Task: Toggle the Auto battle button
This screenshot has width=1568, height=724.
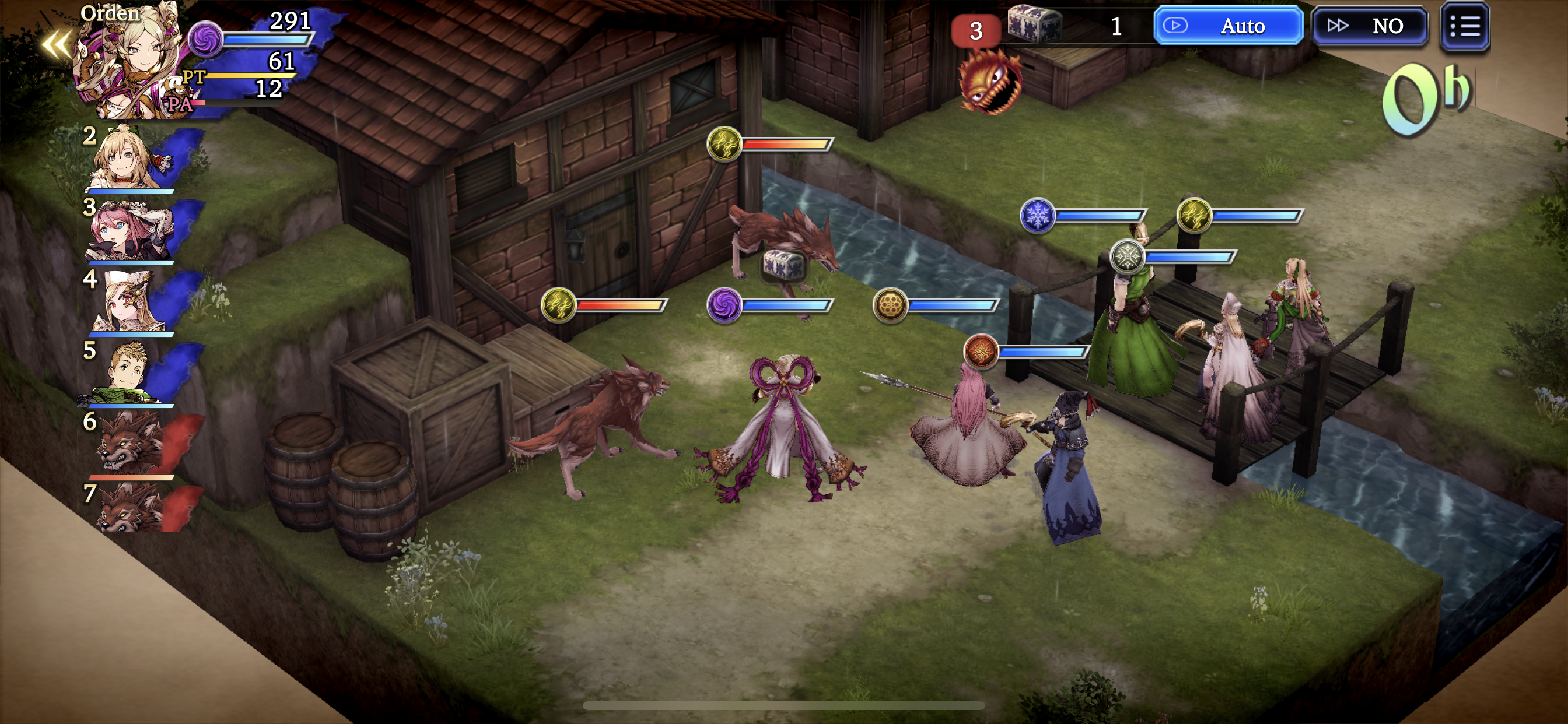Action: [1228, 26]
